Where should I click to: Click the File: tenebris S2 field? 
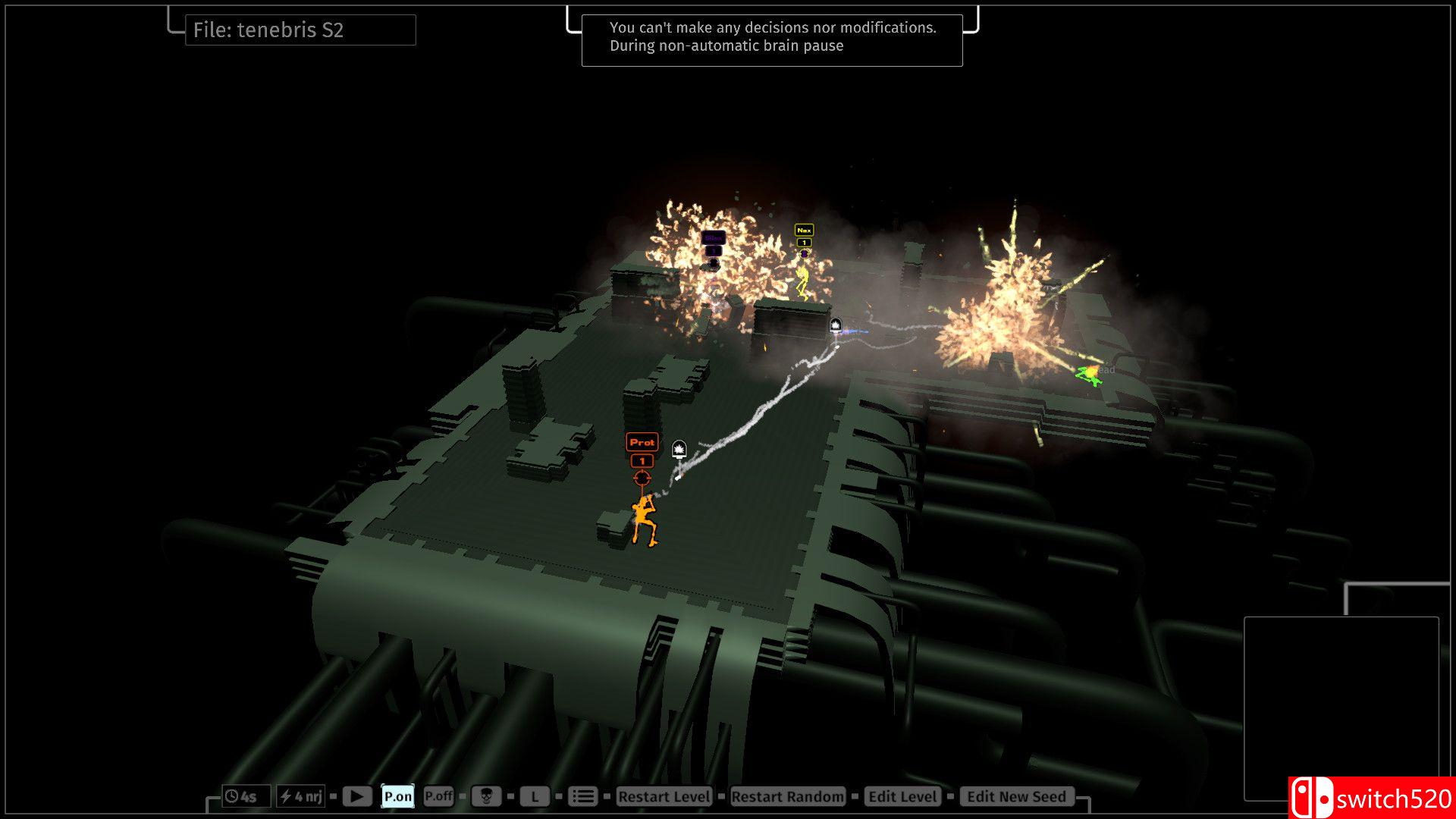[300, 30]
